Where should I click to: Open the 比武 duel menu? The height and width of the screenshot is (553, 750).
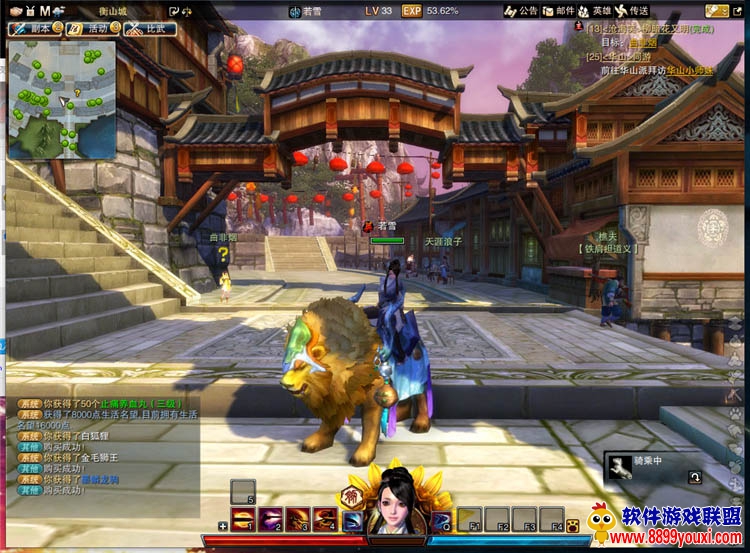click(151, 28)
